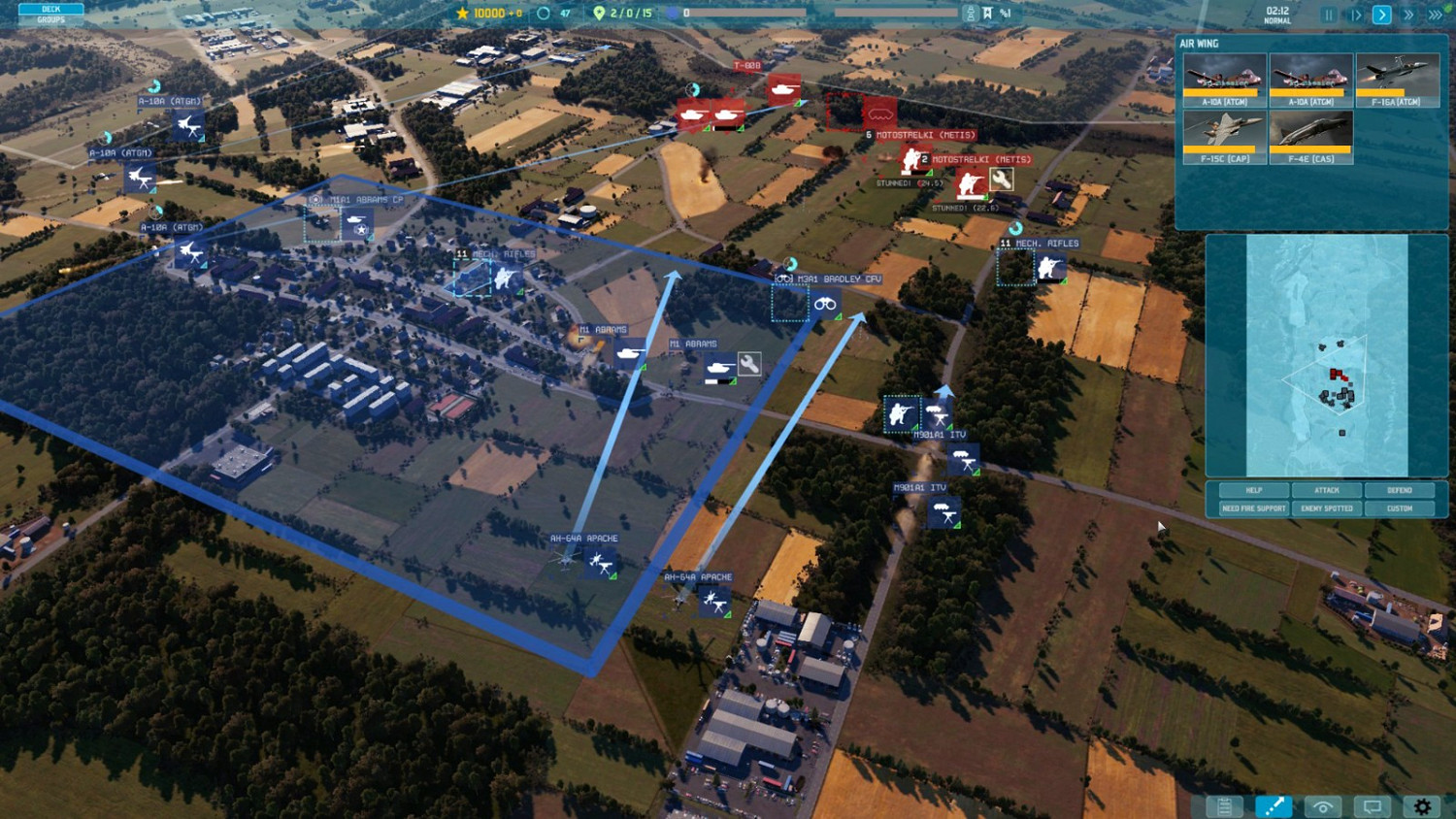Open the chat message panel
This screenshot has height=819, width=1456.
1372,805
